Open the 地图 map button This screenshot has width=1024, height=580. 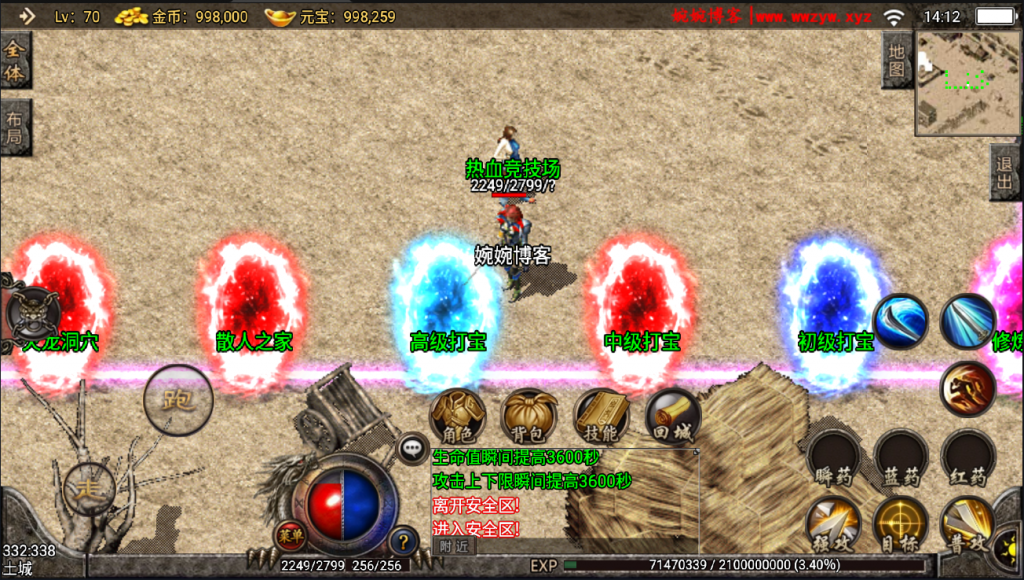pyautogui.click(x=897, y=59)
